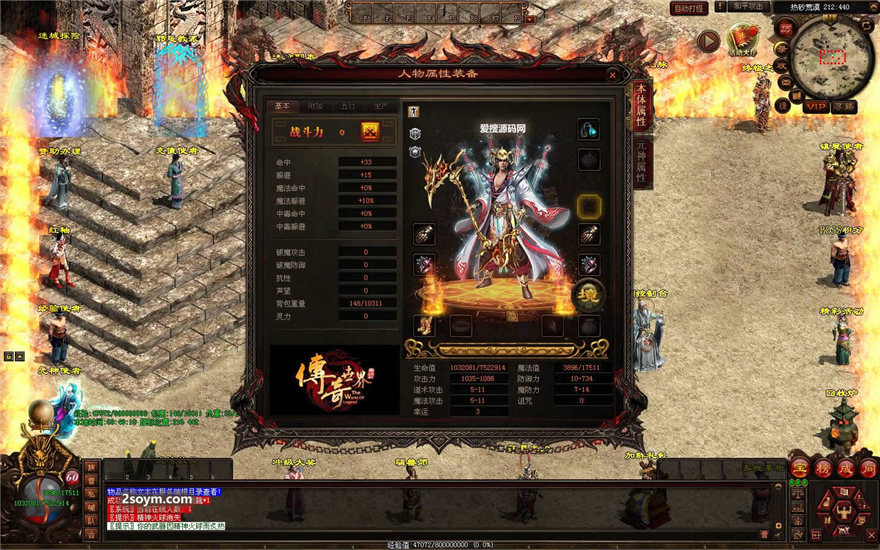The height and width of the screenshot is (550, 880).
Task: Open the 宝 button at bottom right
Action: pos(799,468)
